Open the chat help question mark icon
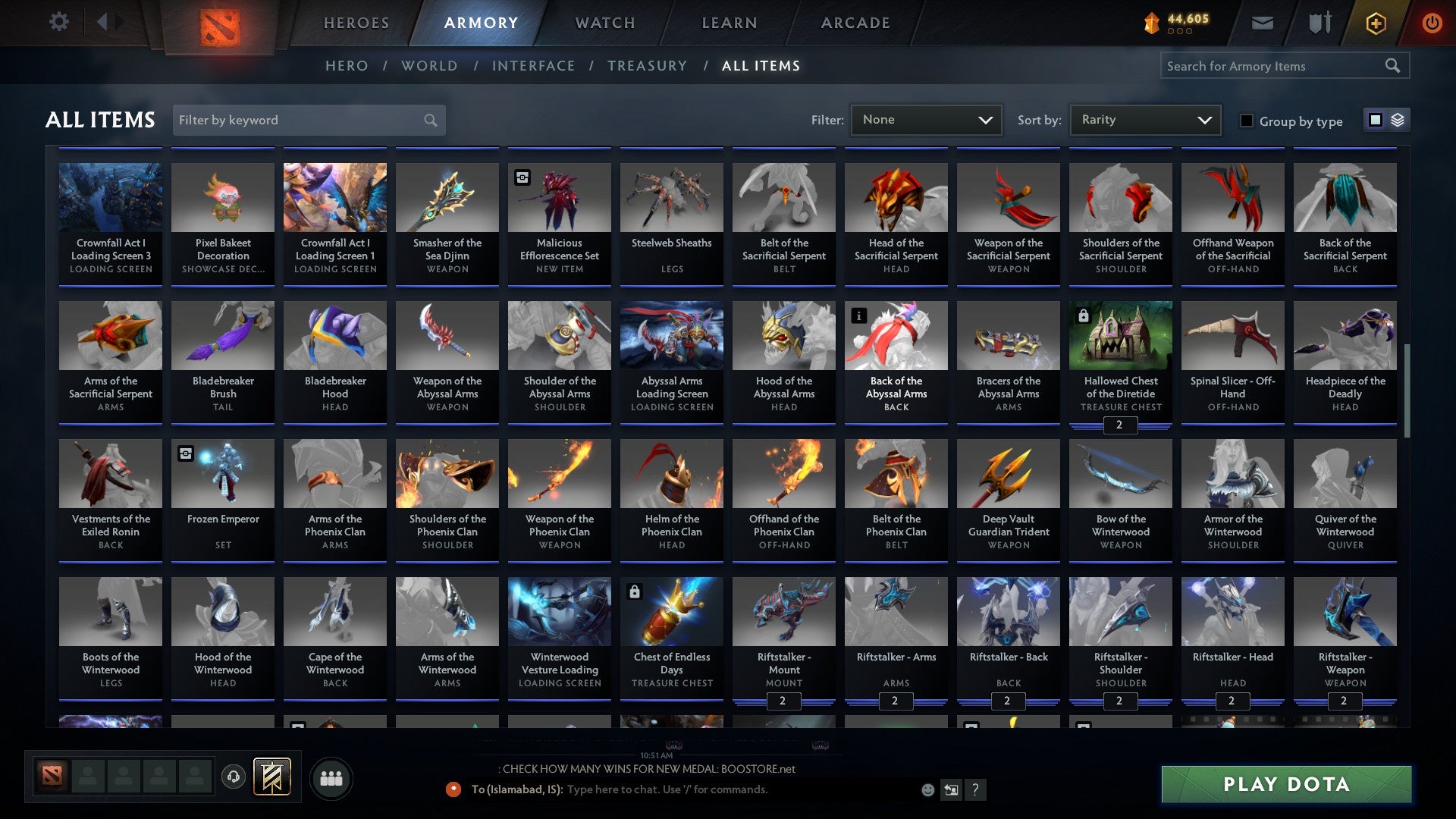Screen dimensions: 1456x819 [x=976, y=789]
